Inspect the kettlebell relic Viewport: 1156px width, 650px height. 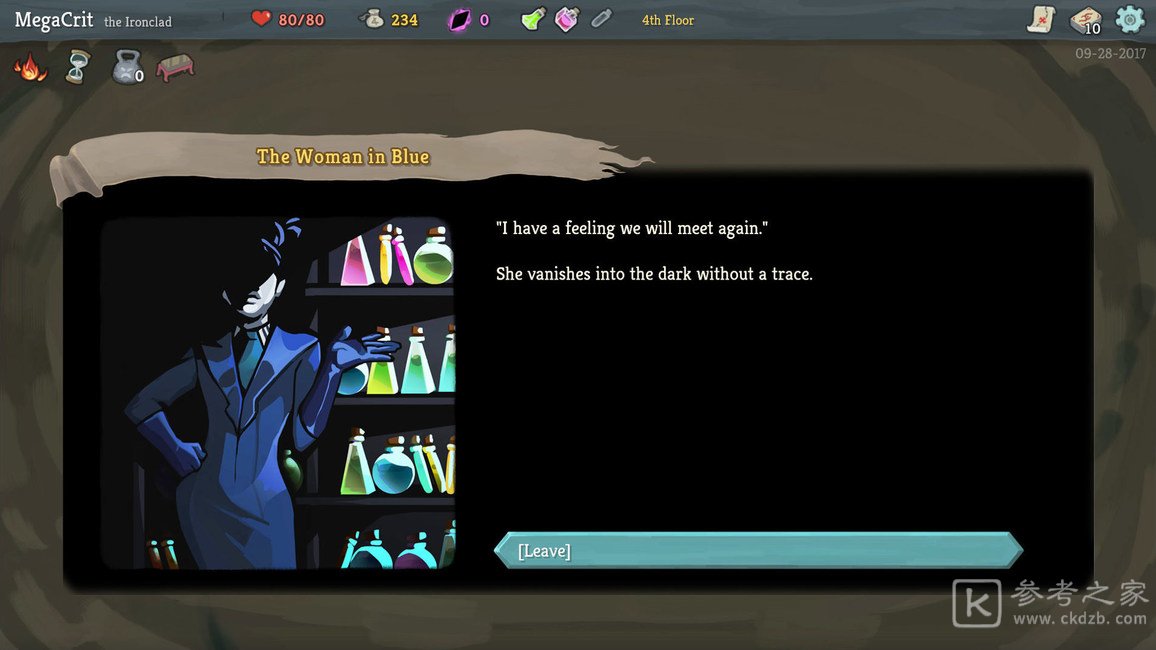(x=127, y=69)
